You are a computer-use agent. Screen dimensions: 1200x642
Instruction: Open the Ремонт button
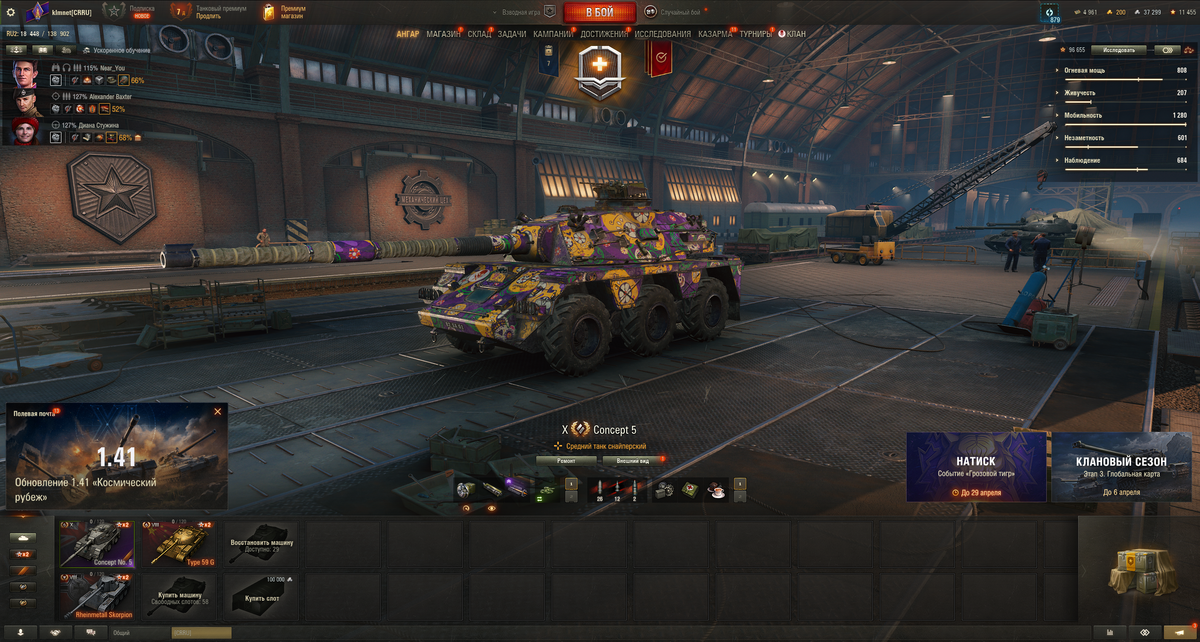coord(567,461)
